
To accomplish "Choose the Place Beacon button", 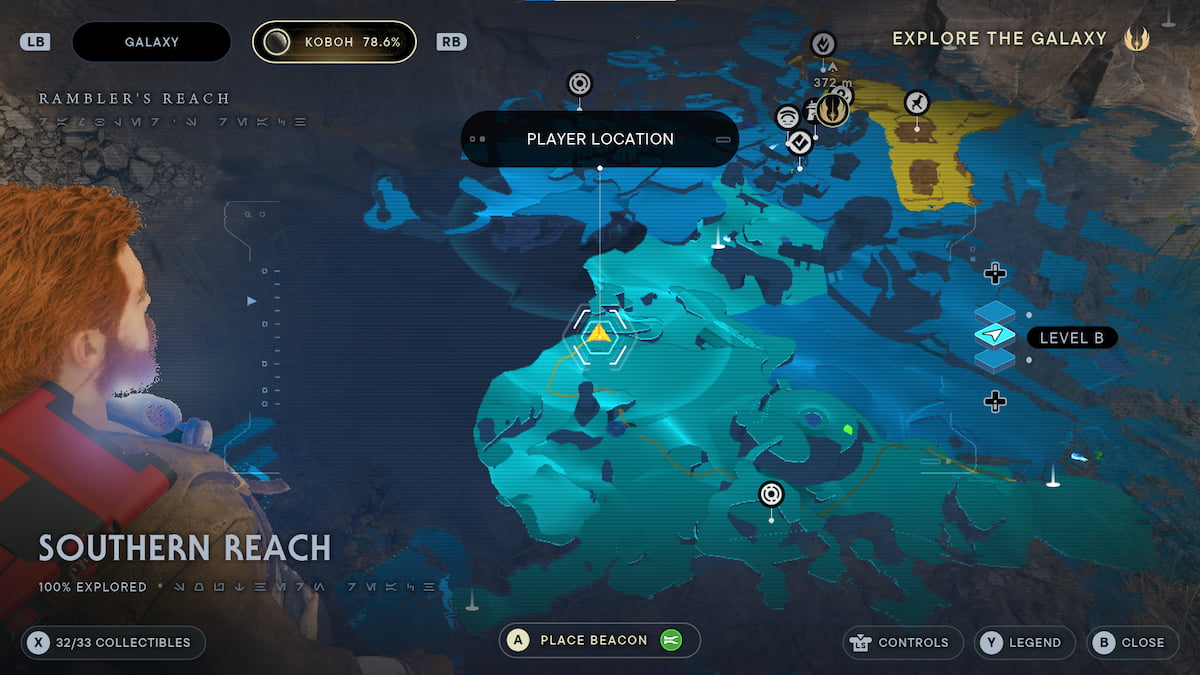I will pyautogui.click(x=599, y=641).
